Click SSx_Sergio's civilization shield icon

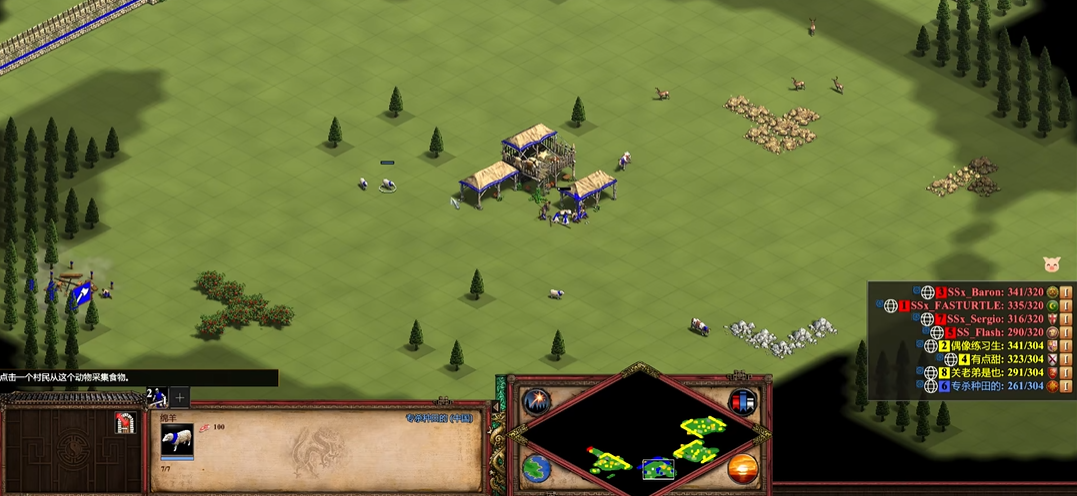1052,319
